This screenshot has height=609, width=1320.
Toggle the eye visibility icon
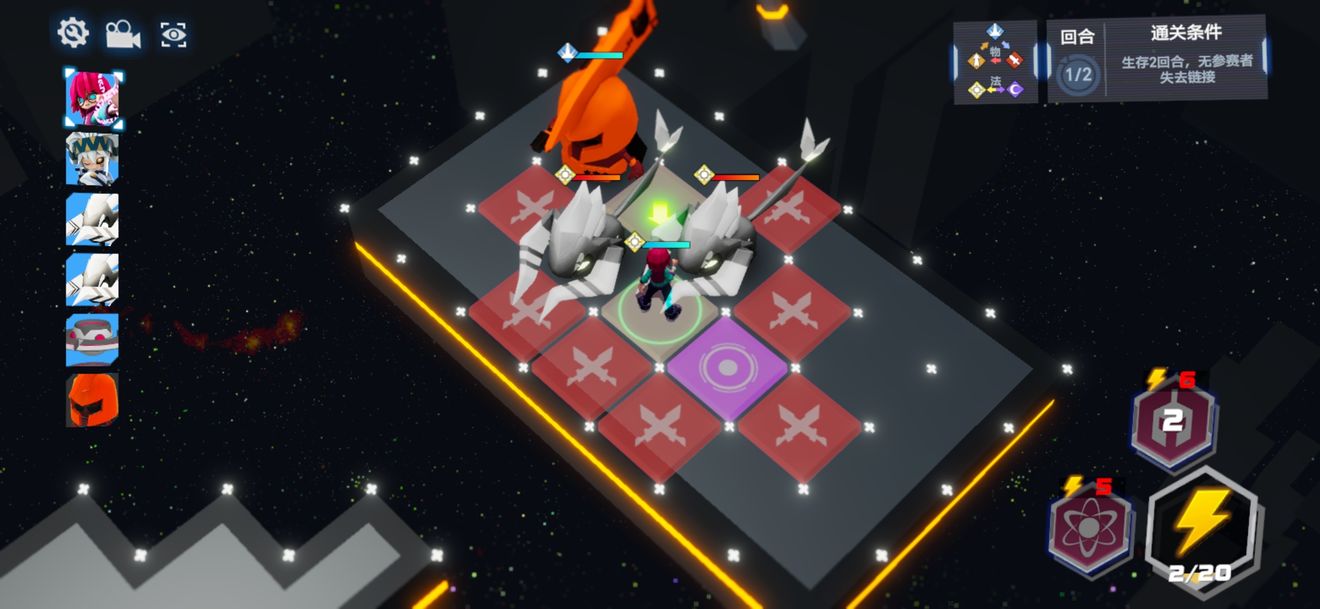[x=174, y=34]
